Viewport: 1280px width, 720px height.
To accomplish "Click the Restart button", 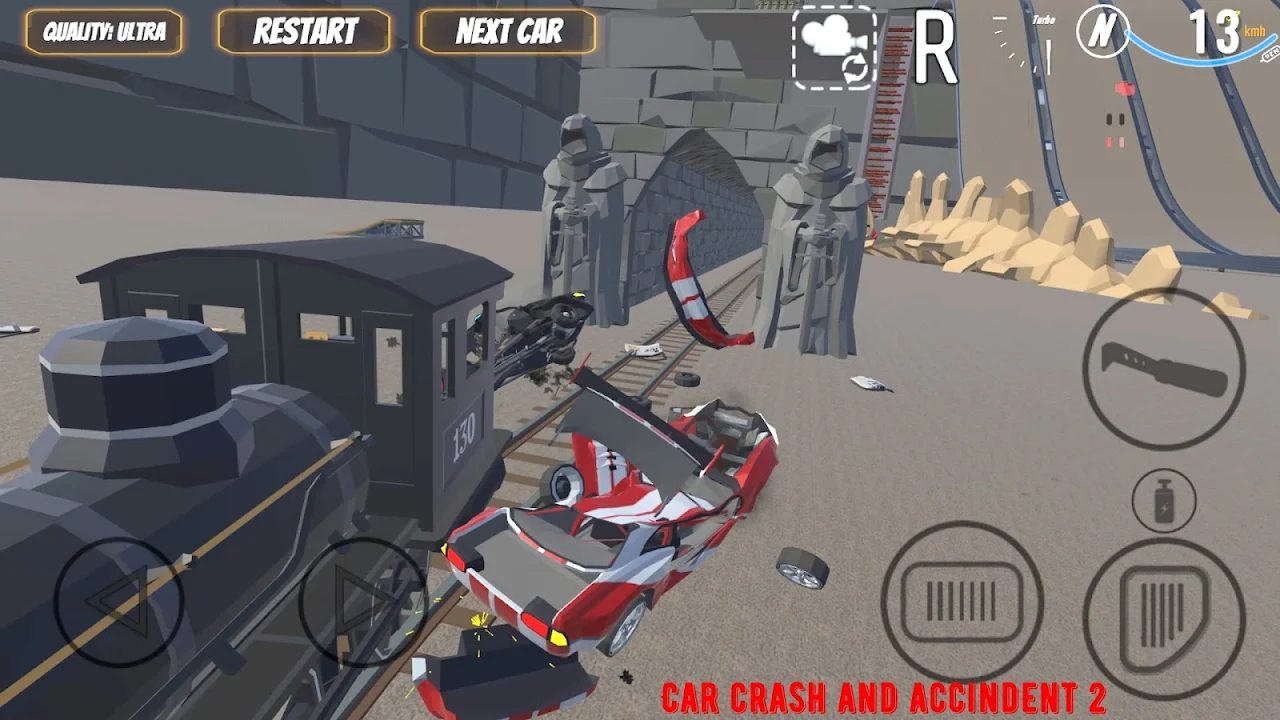I will point(304,32).
